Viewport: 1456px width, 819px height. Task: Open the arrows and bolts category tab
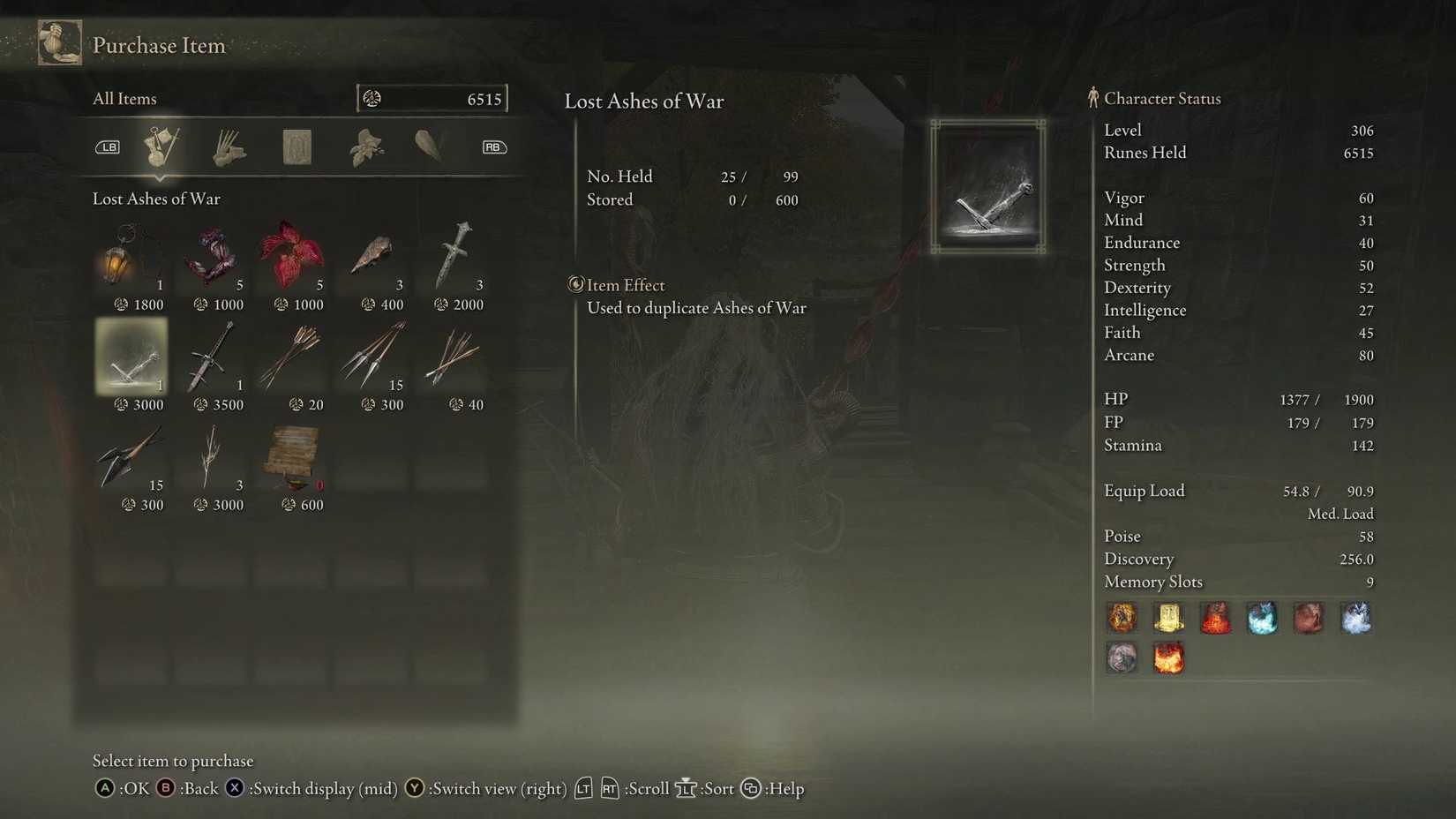228,146
